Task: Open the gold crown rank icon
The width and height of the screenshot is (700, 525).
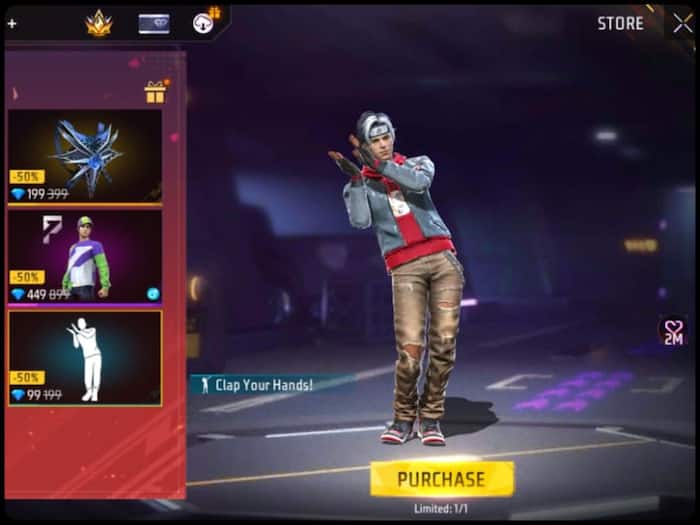Action: coord(99,24)
